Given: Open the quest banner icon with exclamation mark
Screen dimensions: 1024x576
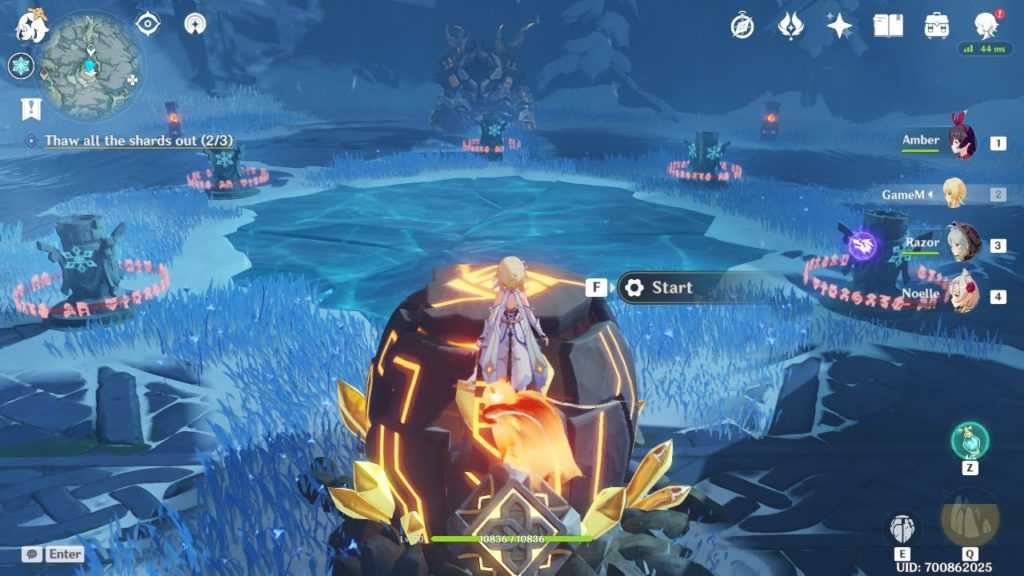Looking at the screenshot, I should (x=30, y=108).
